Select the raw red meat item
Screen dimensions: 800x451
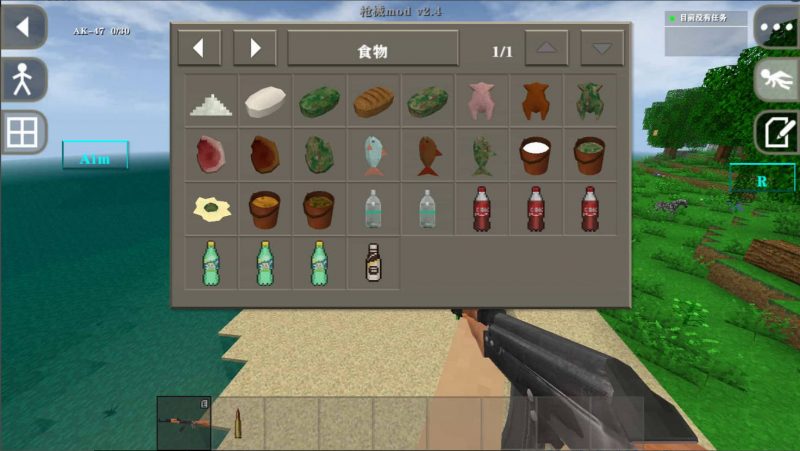[x=211, y=154]
